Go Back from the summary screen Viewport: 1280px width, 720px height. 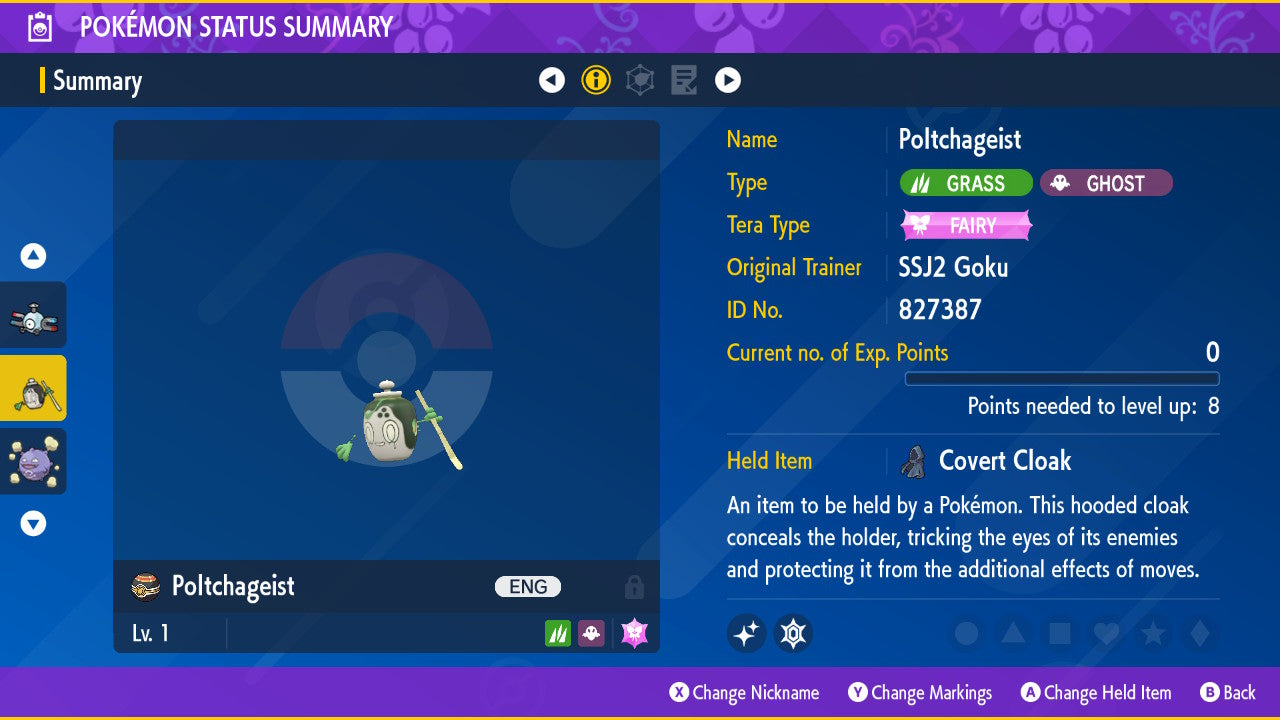click(x=1227, y=692)
